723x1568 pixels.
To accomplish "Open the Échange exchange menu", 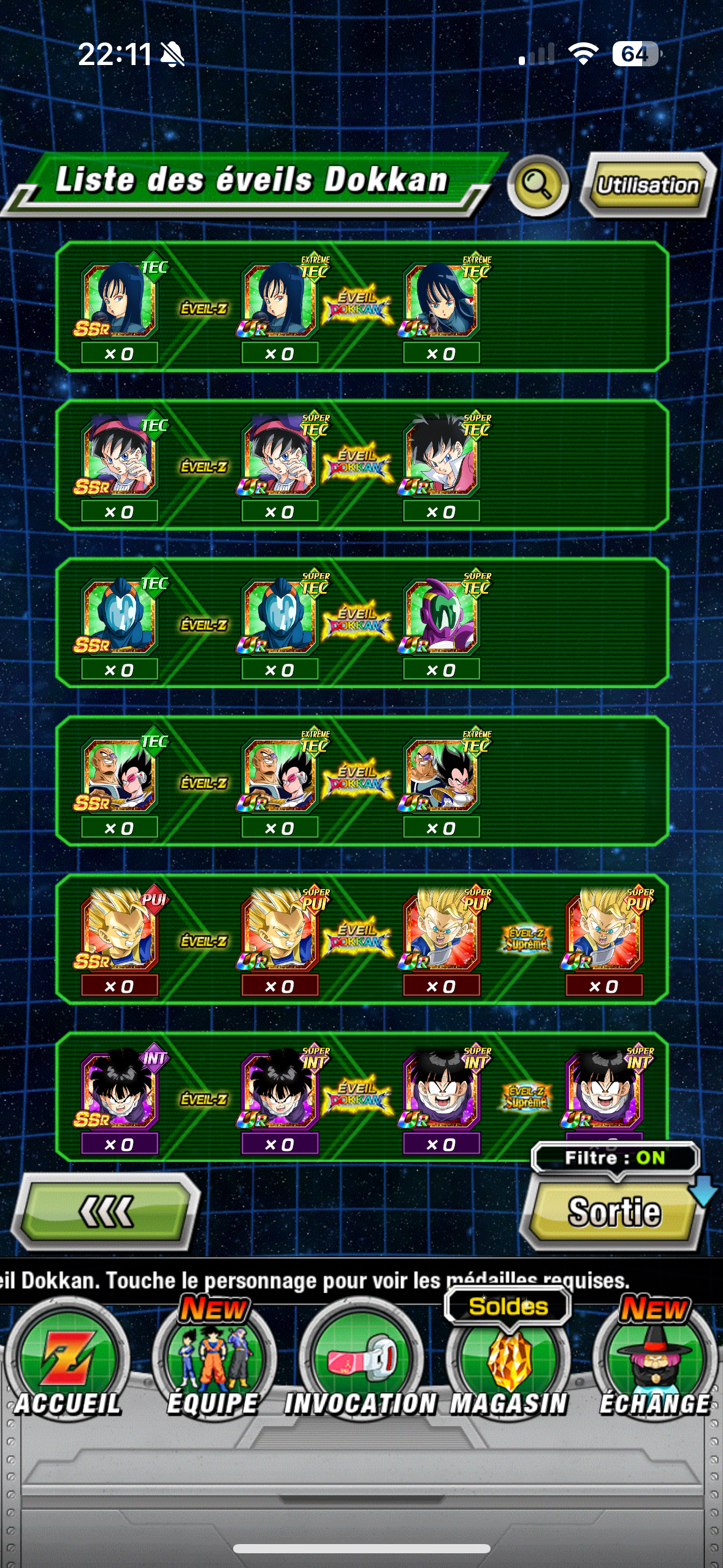I will click(x=655, y=1368).
